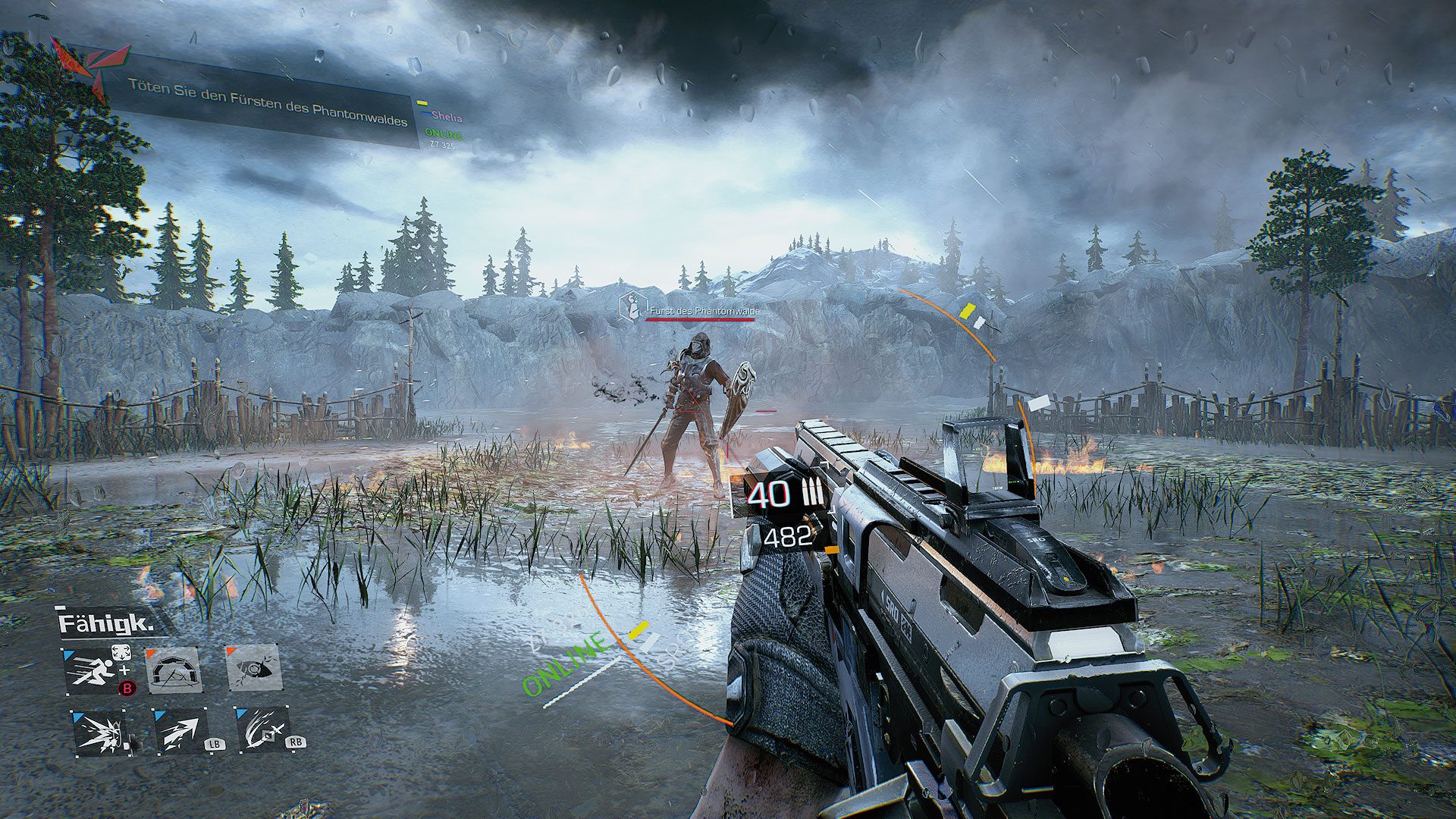This screenshot has height=819, width=1456.
Task: Click the Fürst des Phantomwaldes enemy nameplate
Action: click(702, 311)
